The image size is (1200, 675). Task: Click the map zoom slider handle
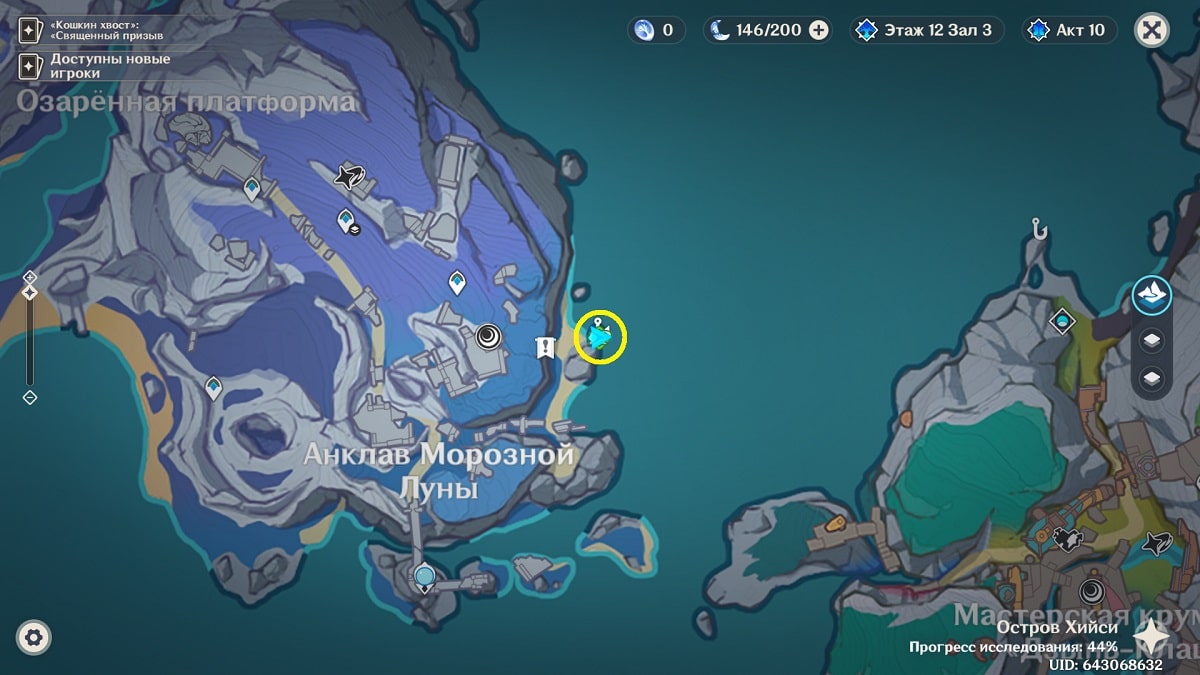point(30,292)
